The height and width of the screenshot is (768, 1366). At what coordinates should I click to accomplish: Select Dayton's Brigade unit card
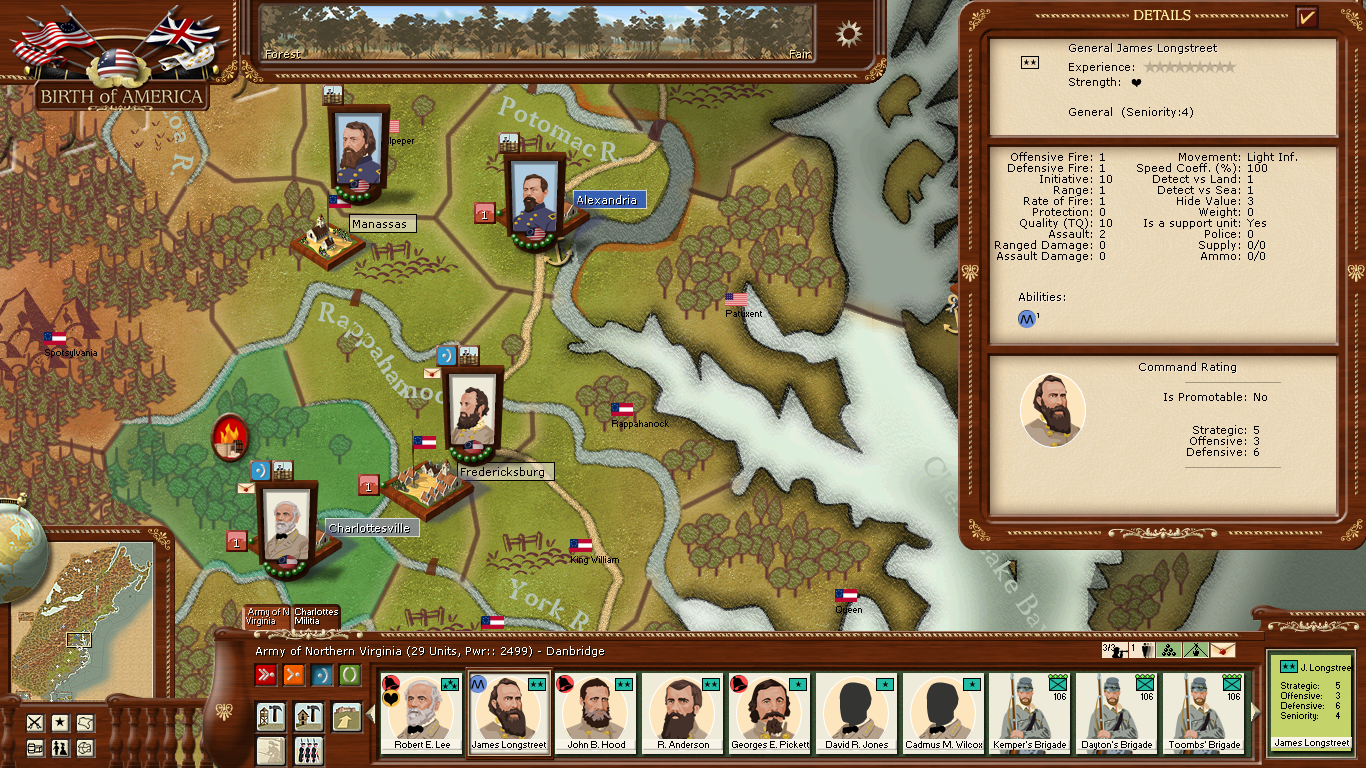pos(1118,713)
